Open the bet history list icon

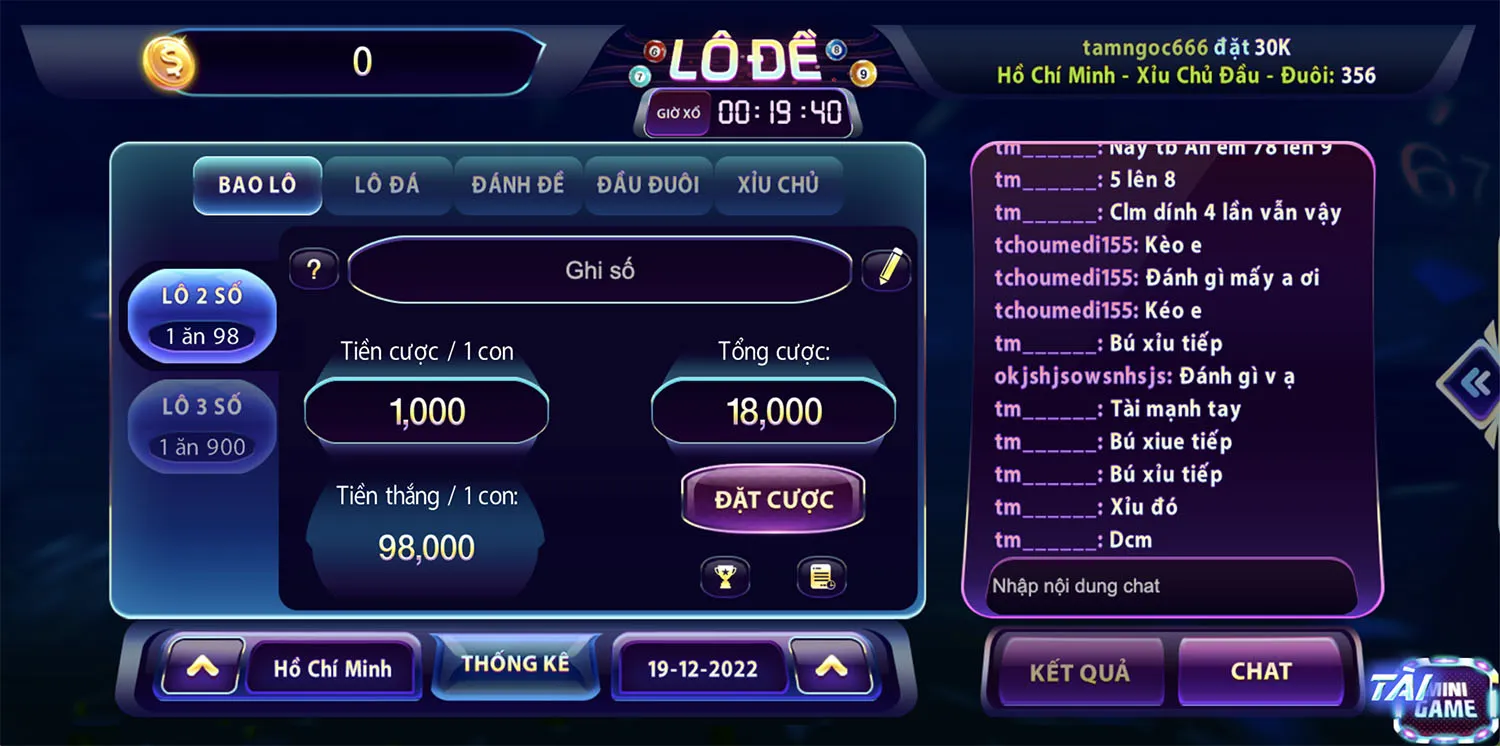tap(822, 577)
